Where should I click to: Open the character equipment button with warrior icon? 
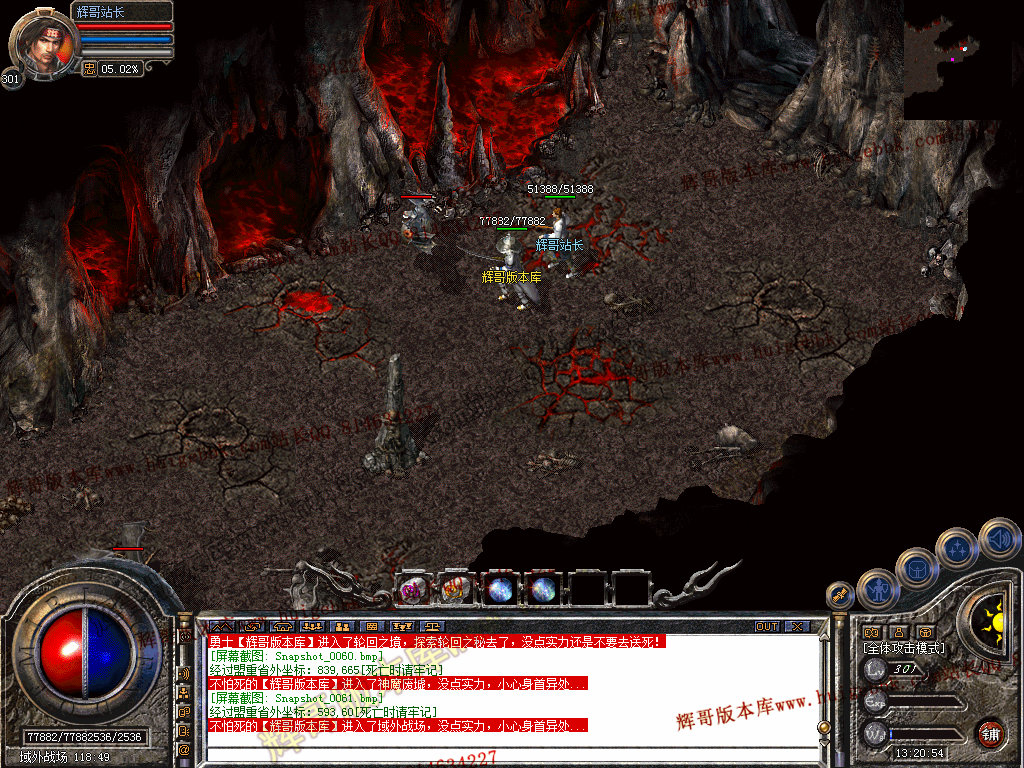coord(878,589)
